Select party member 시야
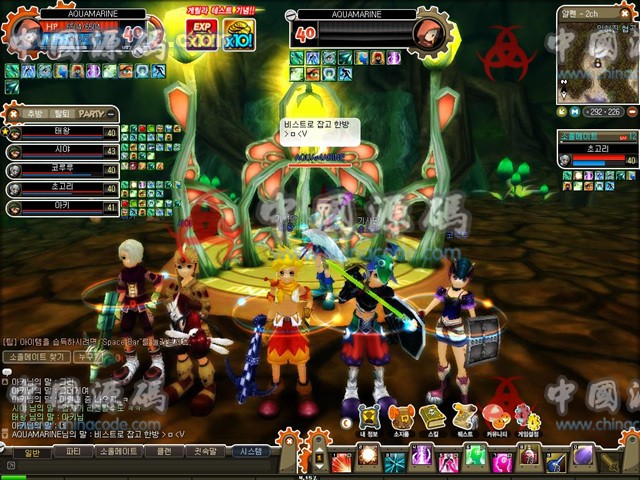 coord(62,151)
